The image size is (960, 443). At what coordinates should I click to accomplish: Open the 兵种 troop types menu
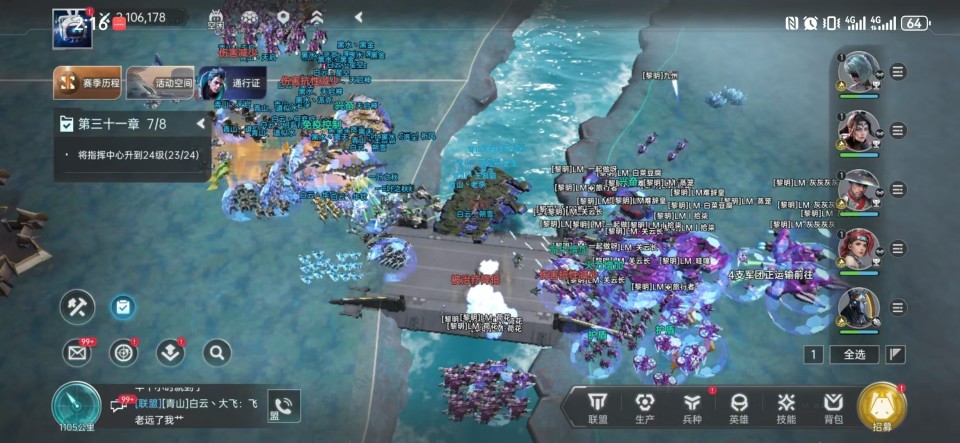click(x=692, y=407)
